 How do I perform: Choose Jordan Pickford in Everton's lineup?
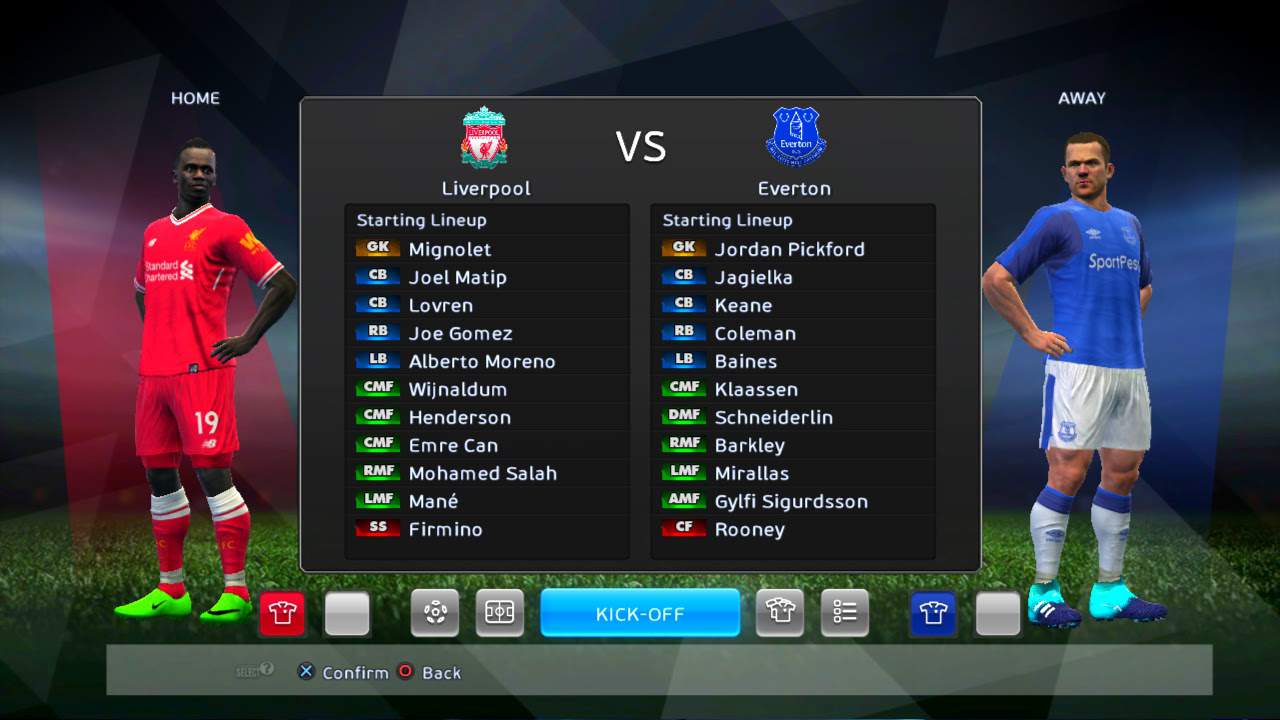pos(789,249)
